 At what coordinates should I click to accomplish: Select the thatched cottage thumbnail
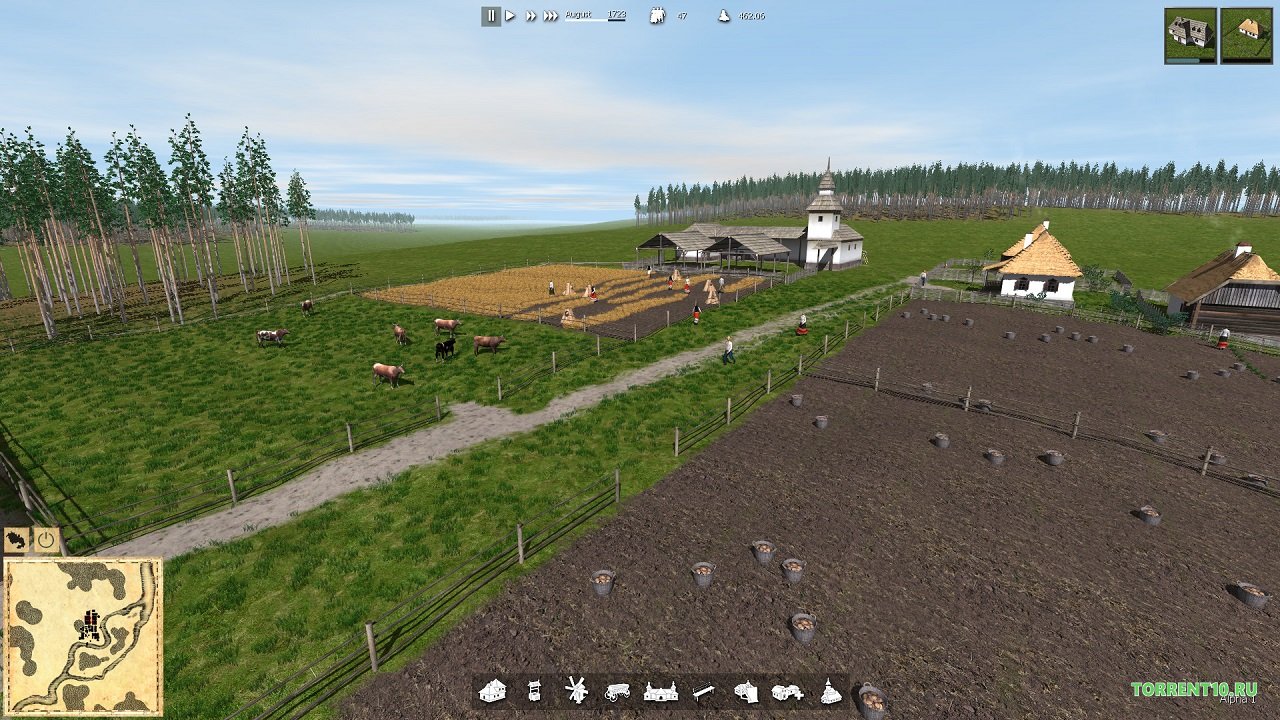coord(1246,35)
